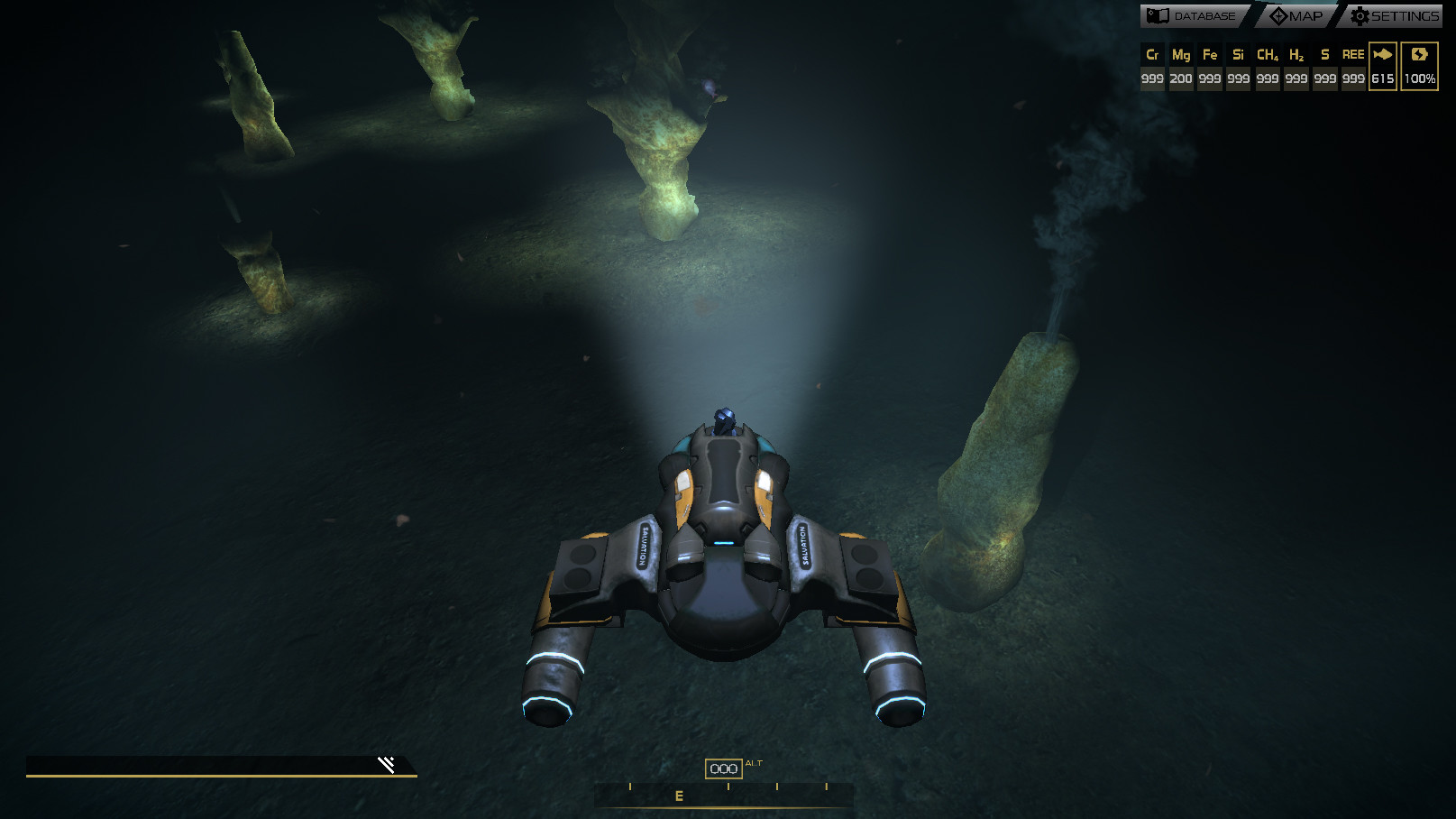Click the fish count showing 615
This screenshot has width=1456, height=819.
click(1382, 78)
